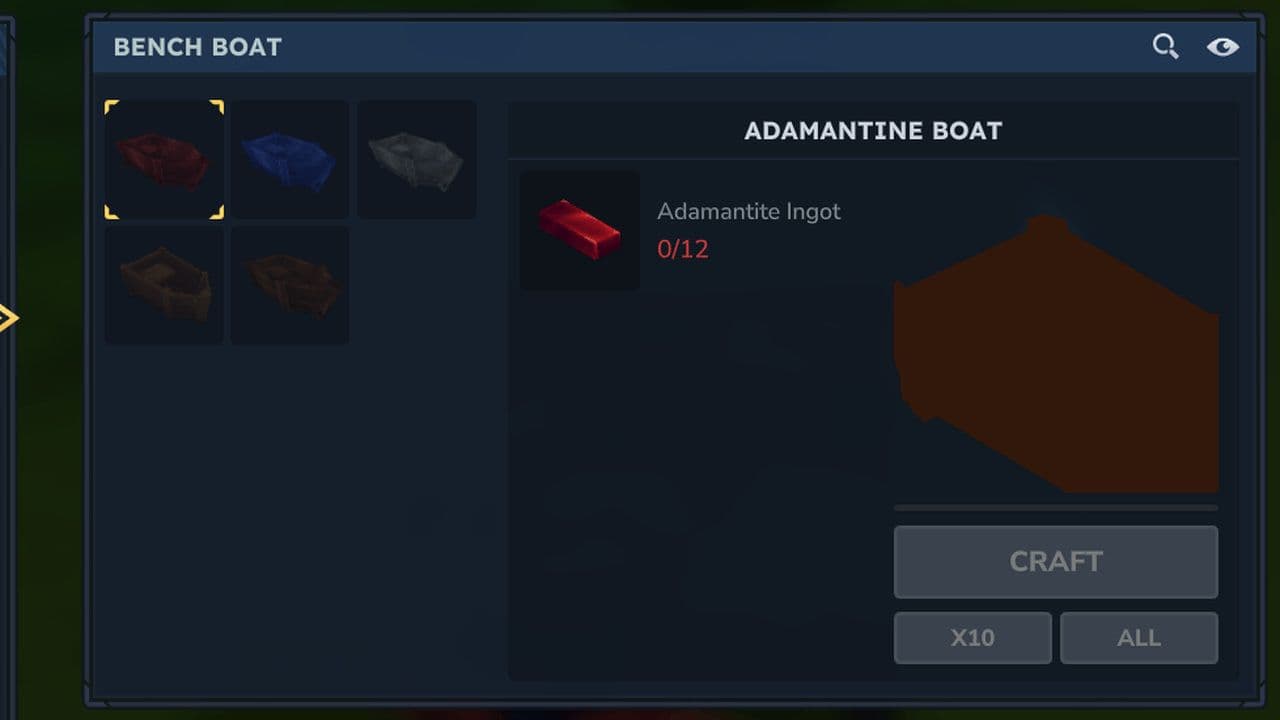1280x720 pixels.
Task: Choose the gray iron boat recipe
Action: click(416, 158)
